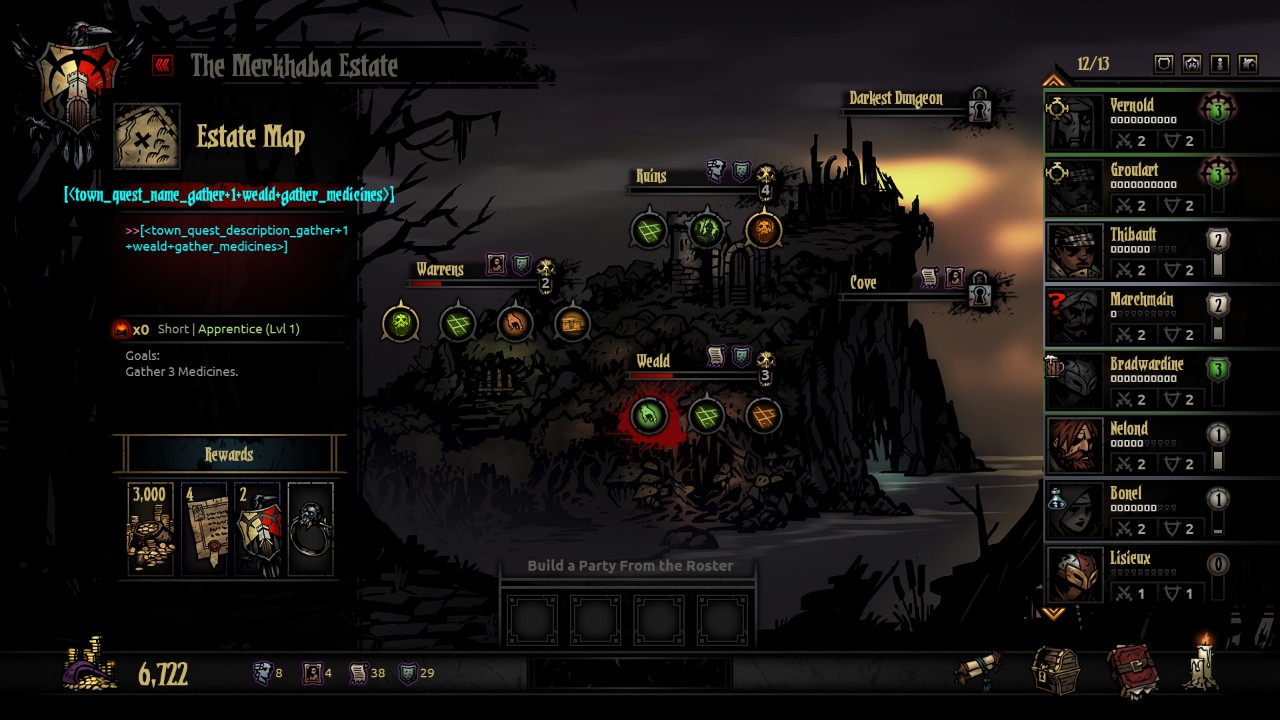Click the red back arrow beside the estate name
The image size is (1280, 720).
(162, 66)
